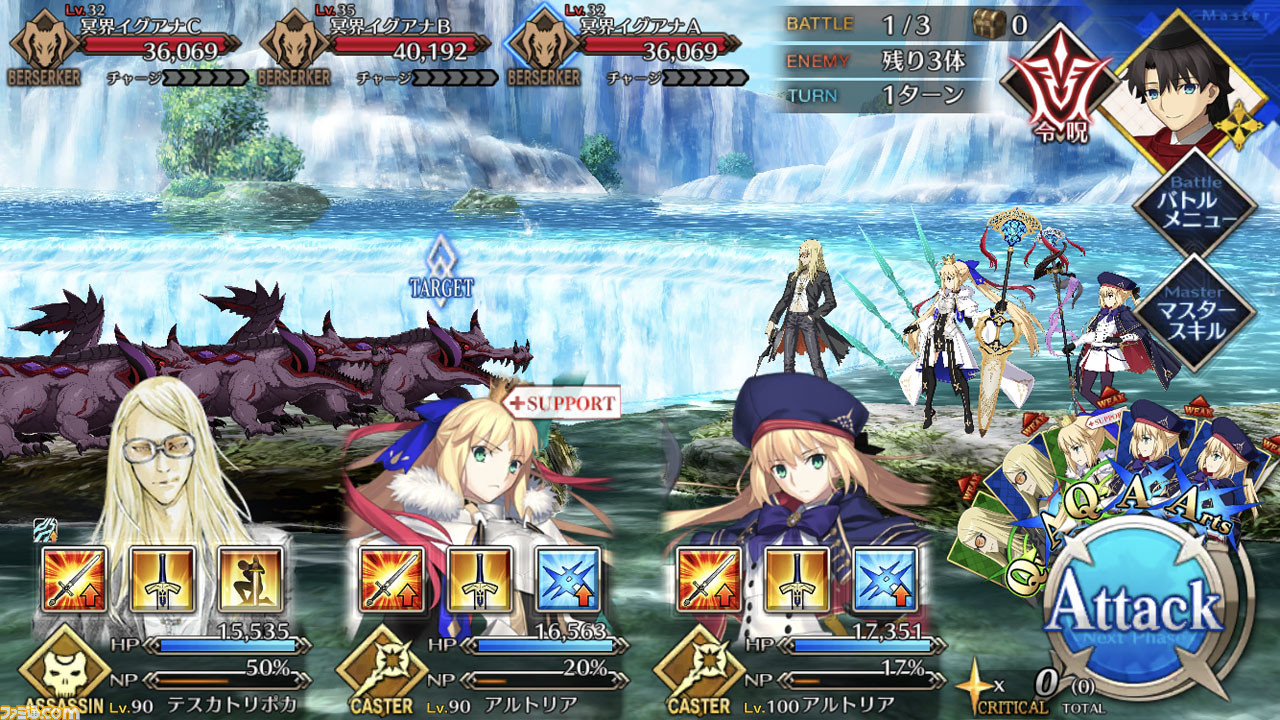Viewport: 1280px width, 720px height.
Task: Use Lv.90 Caster Artoria's golden sword skill
Action: (x=479, y=580)
